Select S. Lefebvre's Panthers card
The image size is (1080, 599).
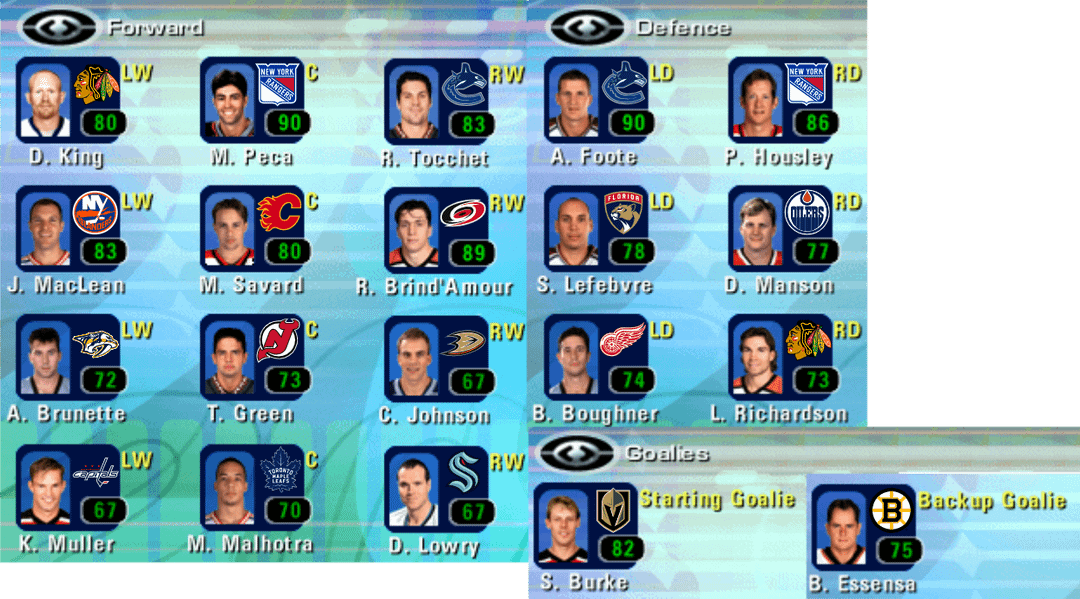(596, 229)
